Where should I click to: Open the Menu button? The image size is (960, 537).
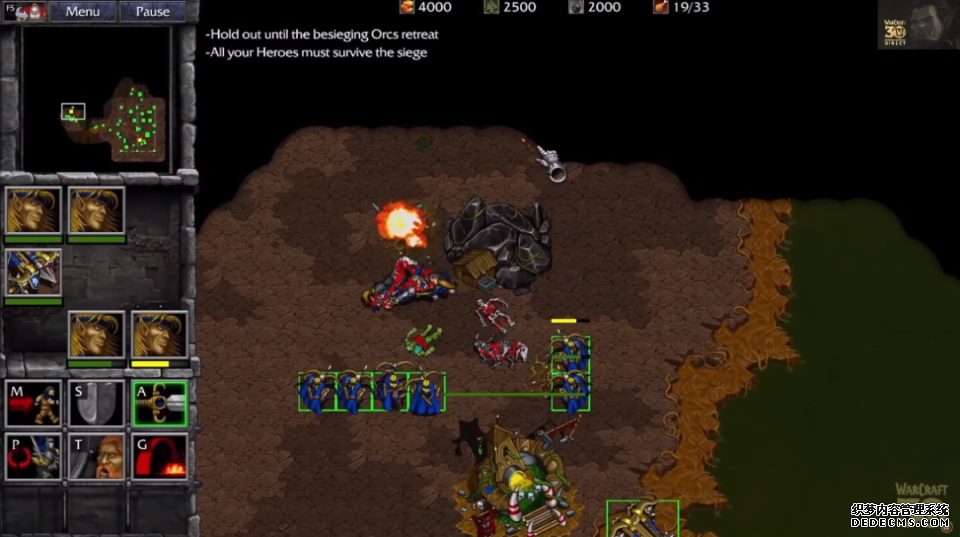[x=82, y=12]
